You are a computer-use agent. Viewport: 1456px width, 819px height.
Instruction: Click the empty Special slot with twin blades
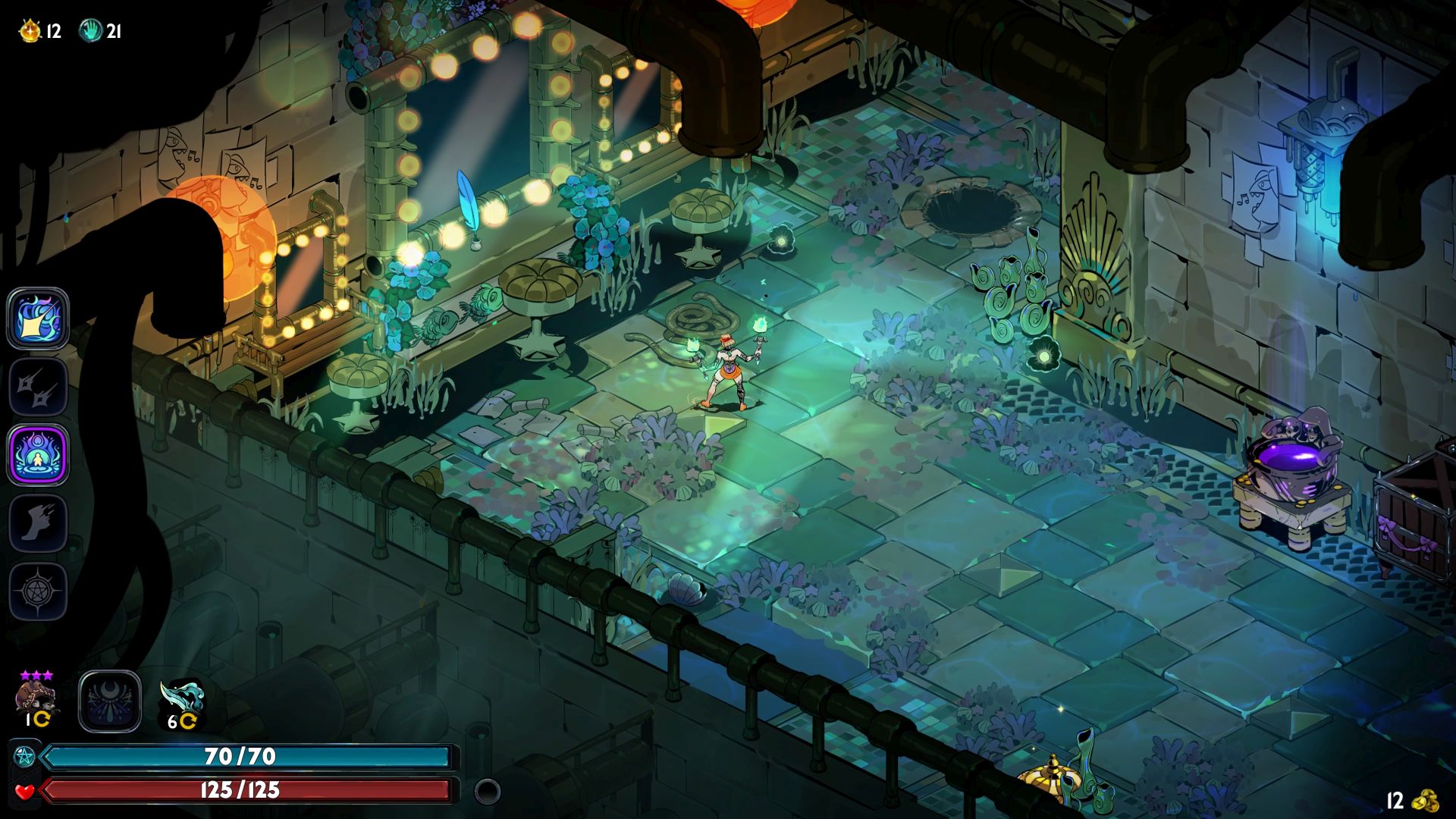(x=38, y=387)
